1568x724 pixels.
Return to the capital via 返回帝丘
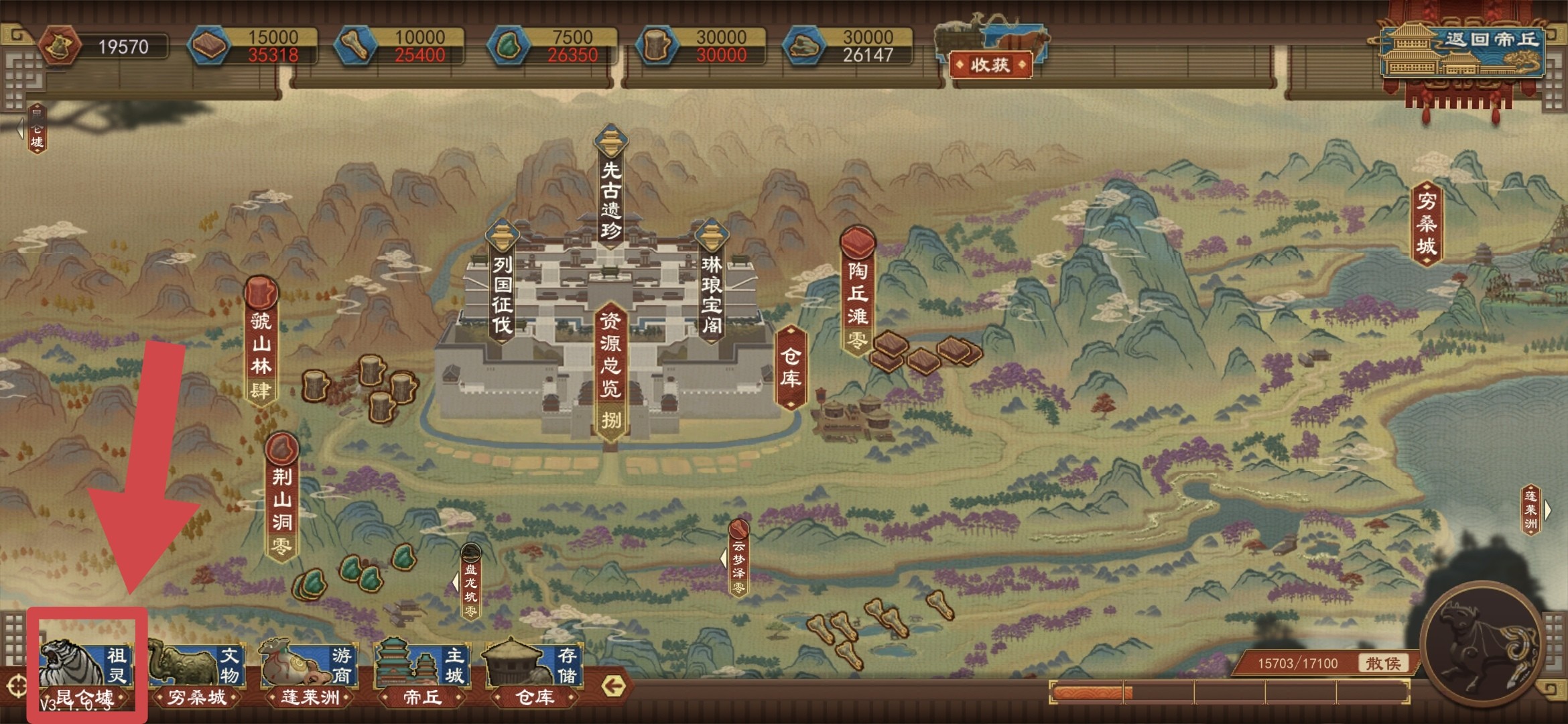tap(1463, 52)
